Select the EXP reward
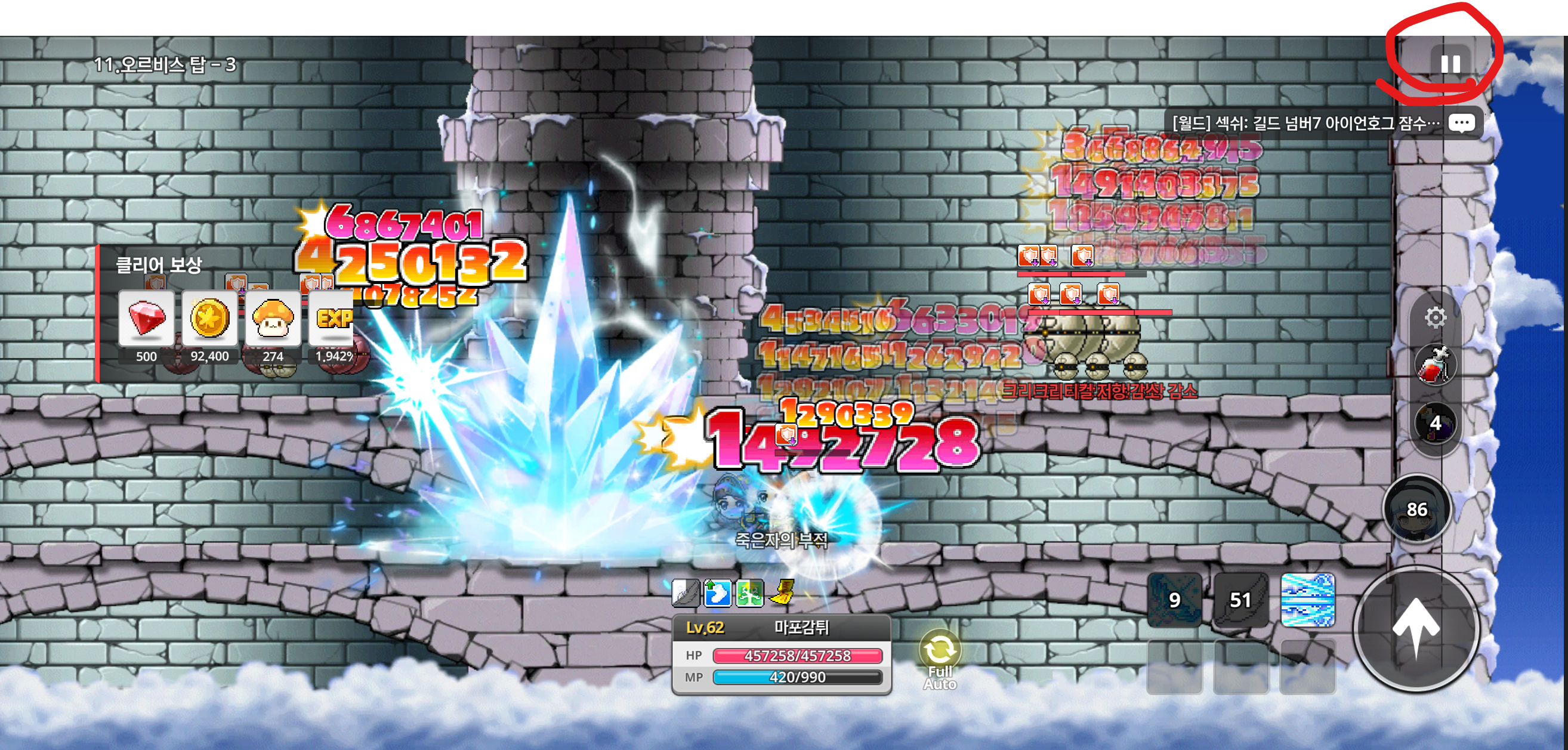This screenshot has width=1568, height=750. [332, 319]
